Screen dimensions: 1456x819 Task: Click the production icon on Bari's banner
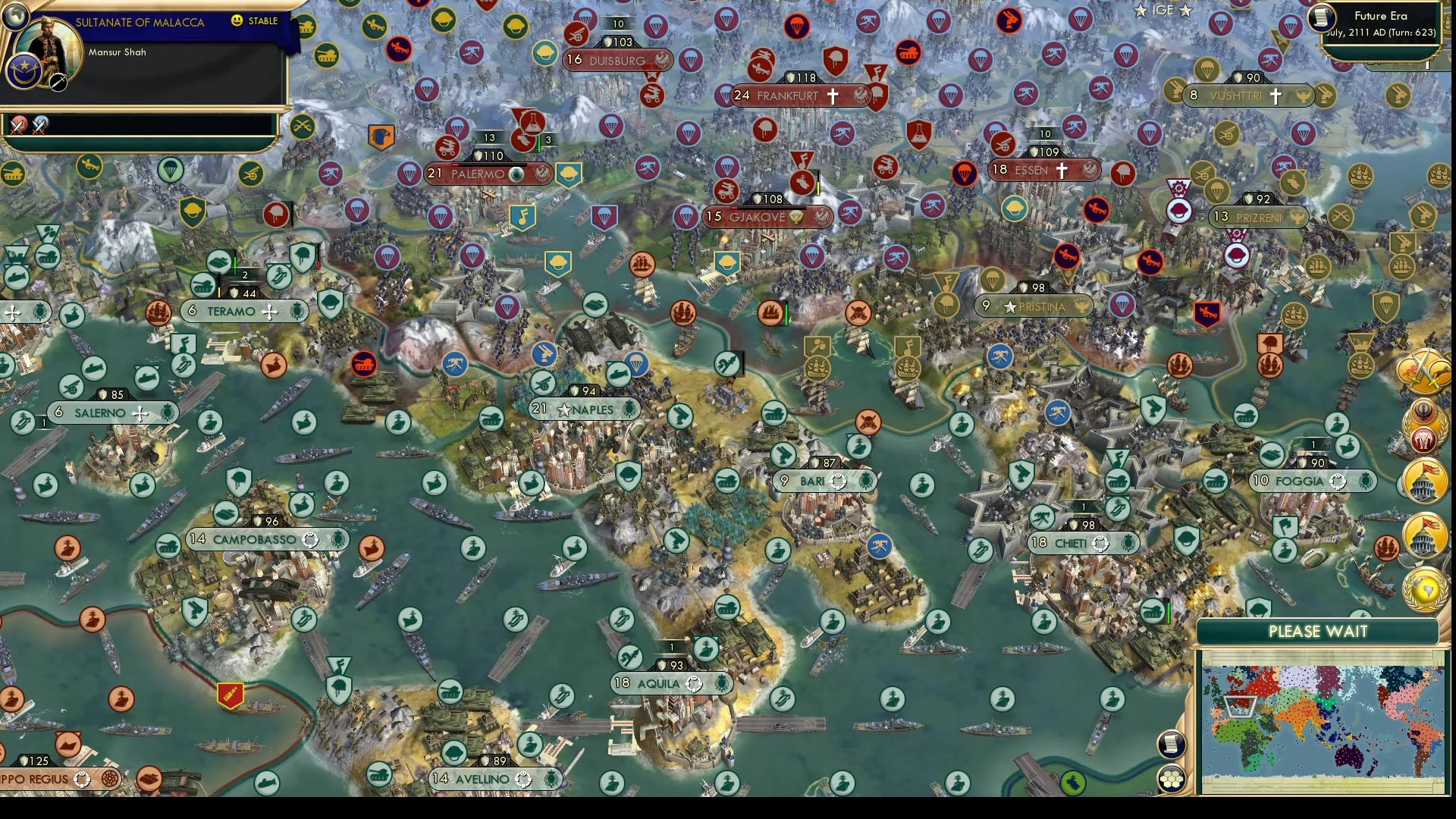point(837,481)
